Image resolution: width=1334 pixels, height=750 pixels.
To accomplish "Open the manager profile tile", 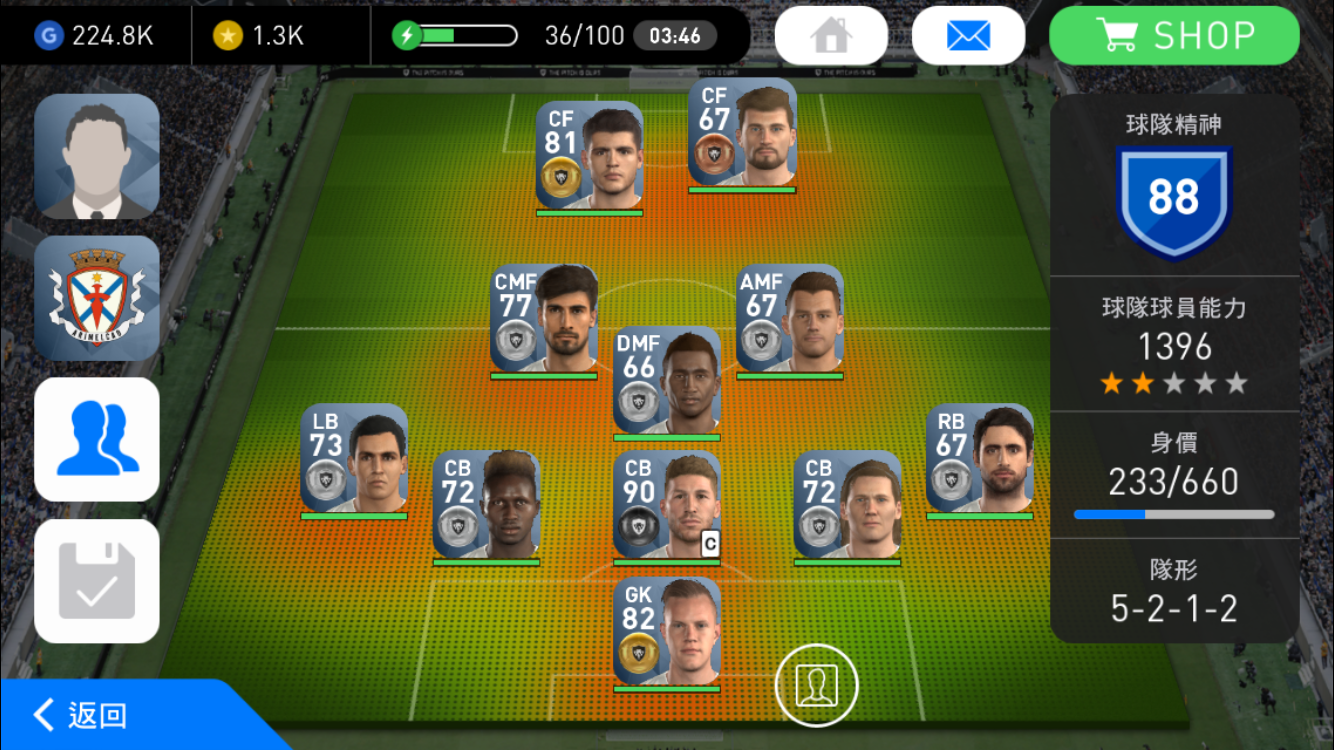I will (x=97, y=156).
